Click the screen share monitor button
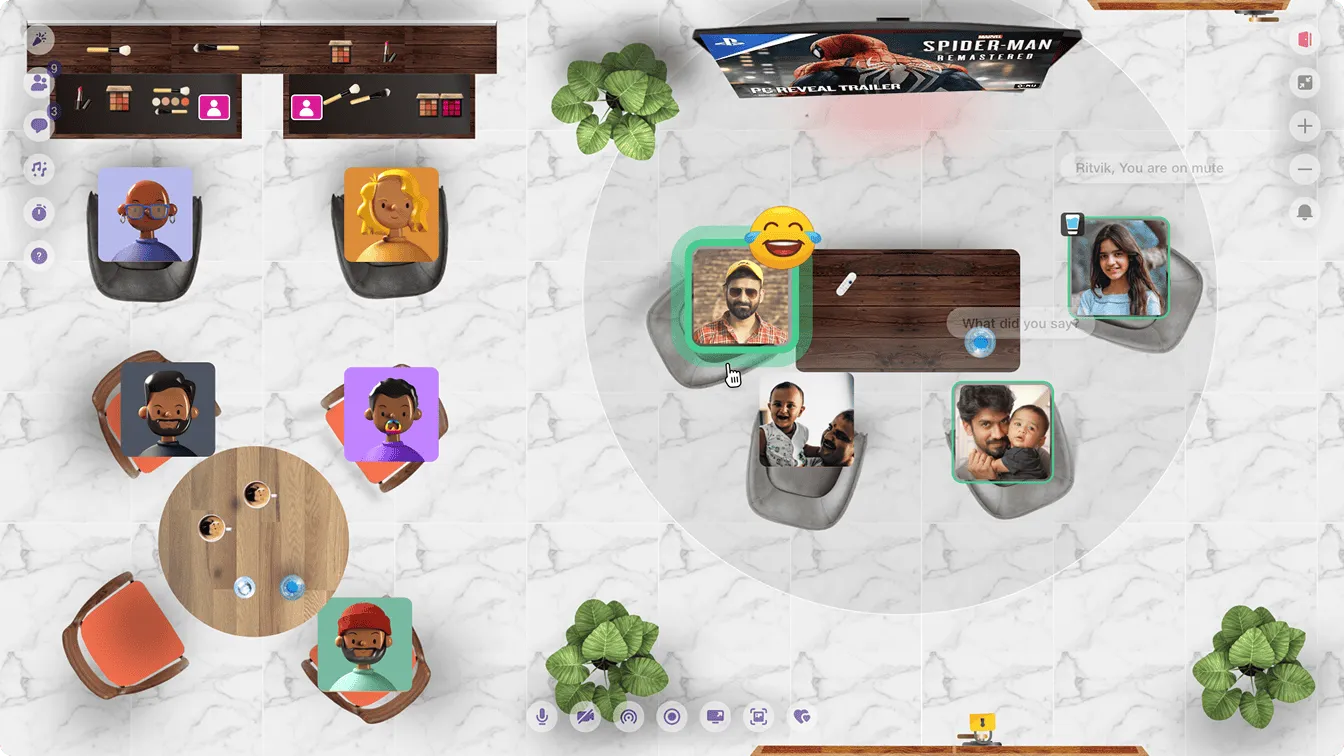1344x756 pixels. pos(715,716)
